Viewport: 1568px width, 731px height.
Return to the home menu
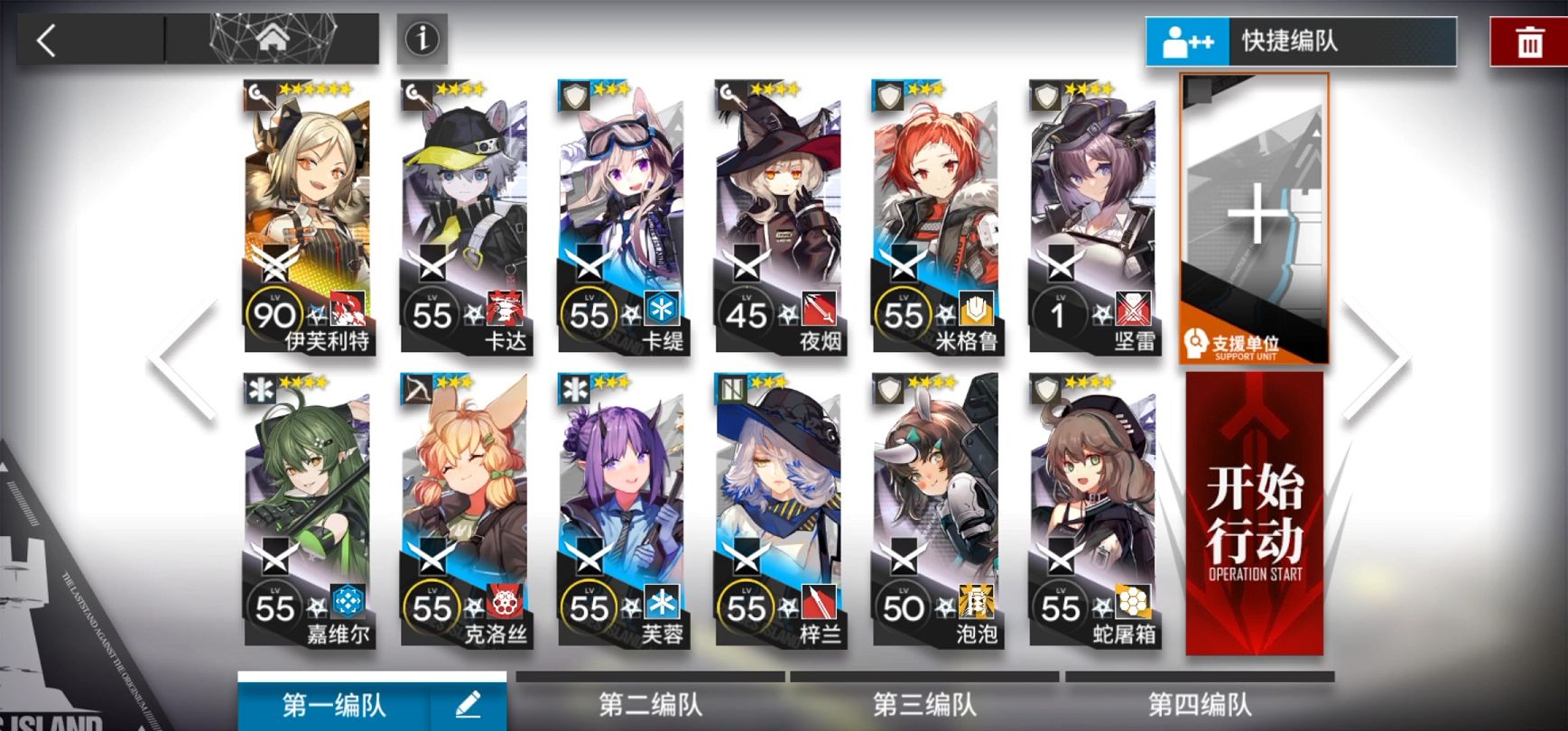coord(273,40)
